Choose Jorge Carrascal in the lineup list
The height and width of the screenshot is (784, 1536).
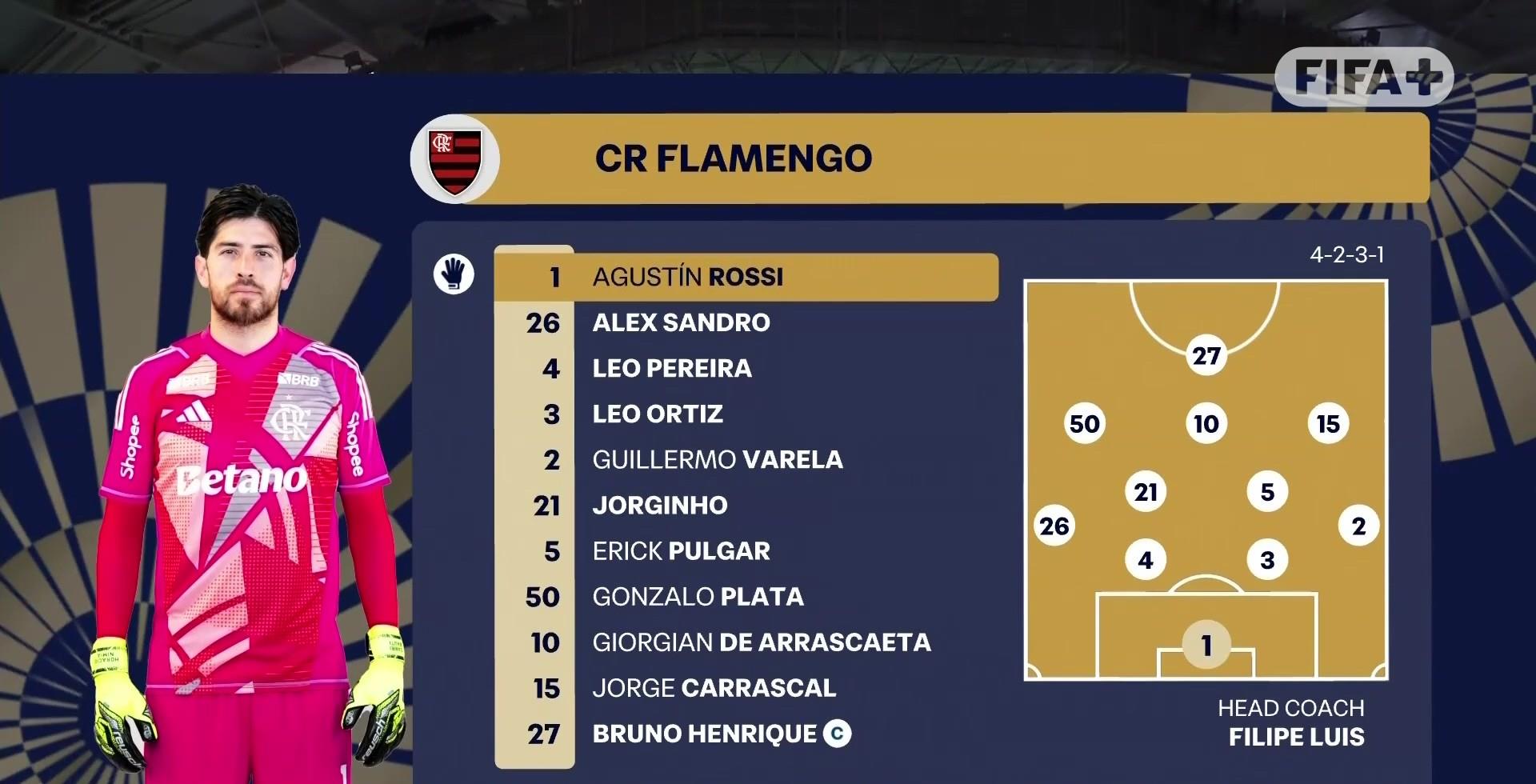714,687
